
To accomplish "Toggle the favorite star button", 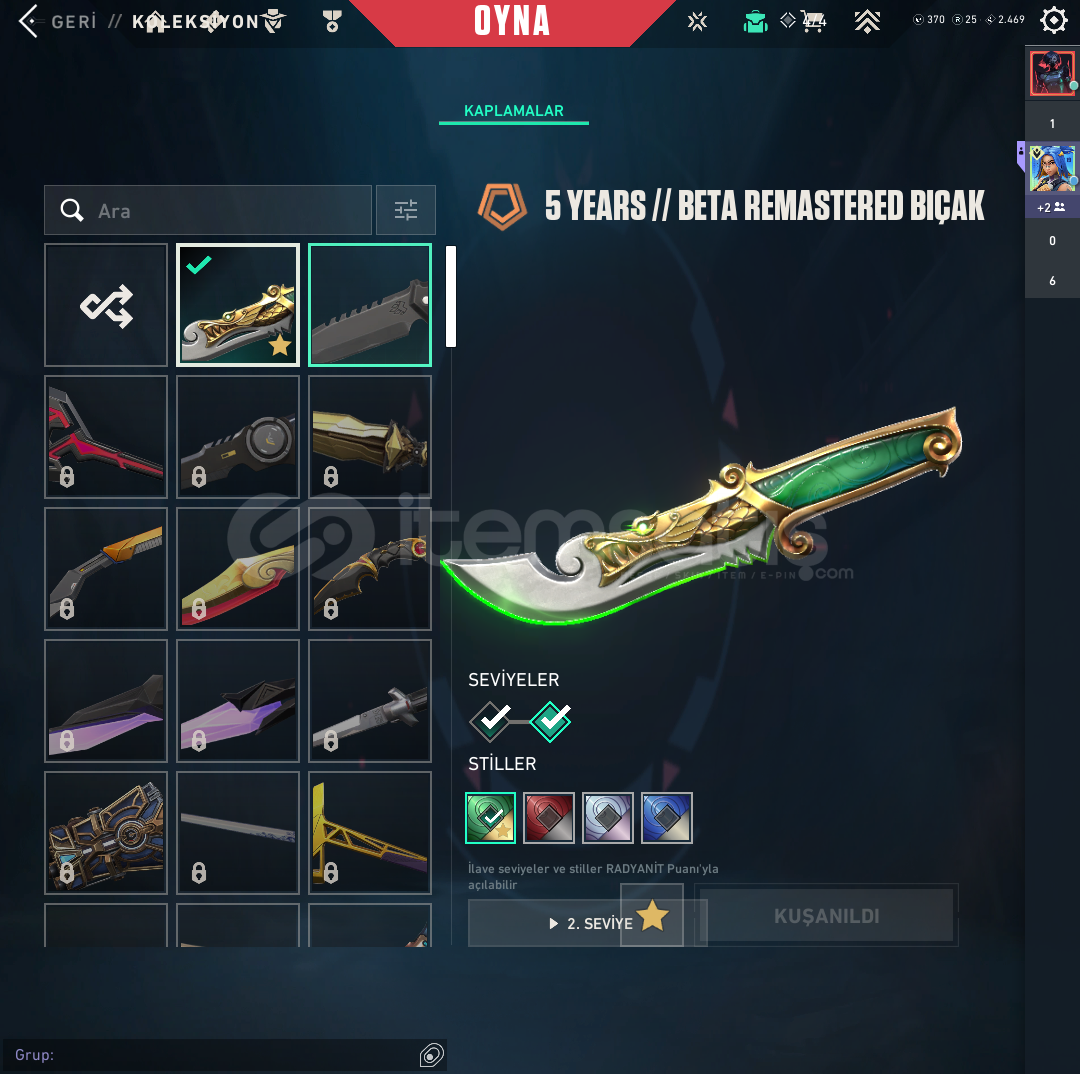I will coord(652,915).
